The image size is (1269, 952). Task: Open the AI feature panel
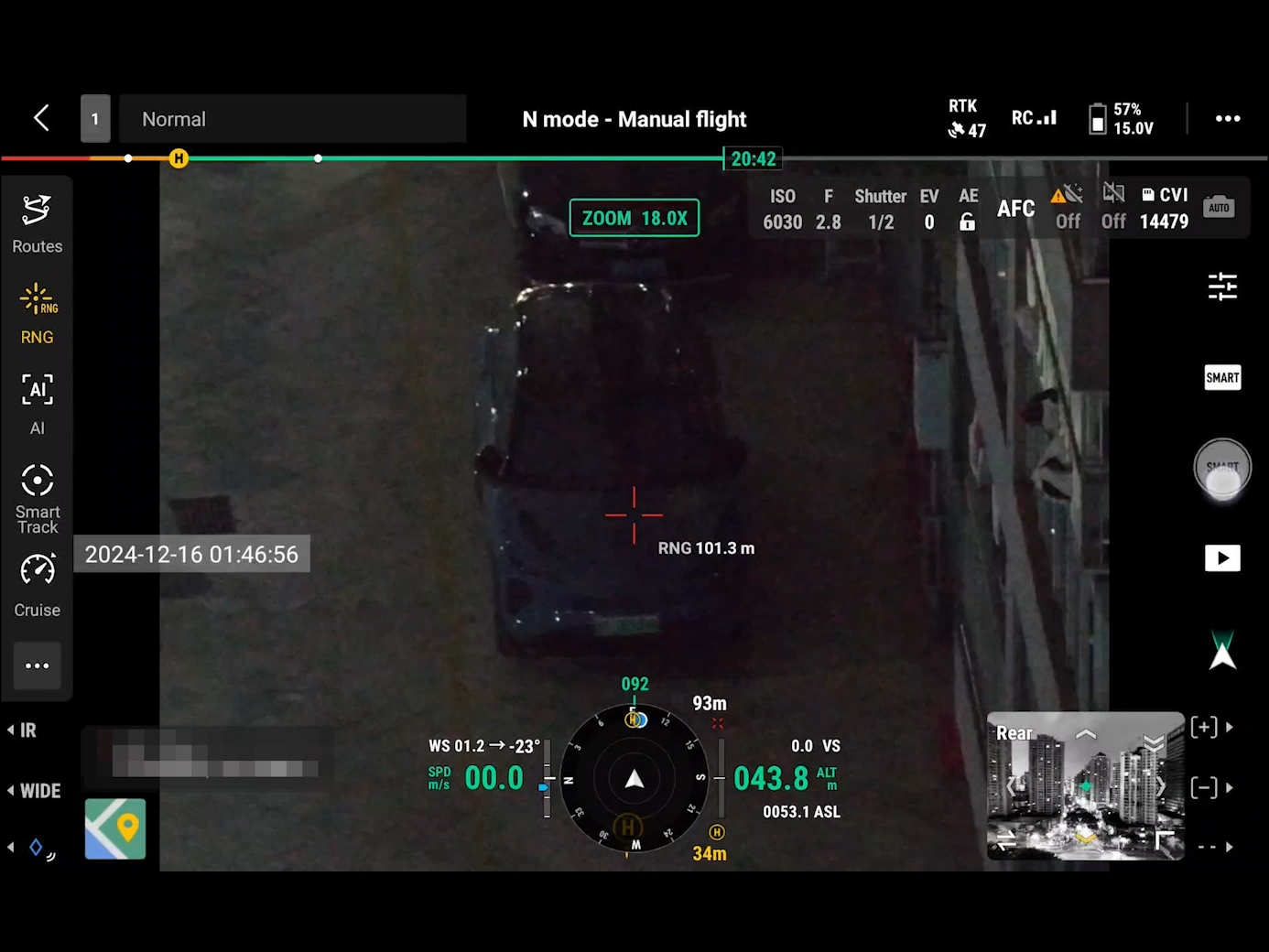[37, 403]
